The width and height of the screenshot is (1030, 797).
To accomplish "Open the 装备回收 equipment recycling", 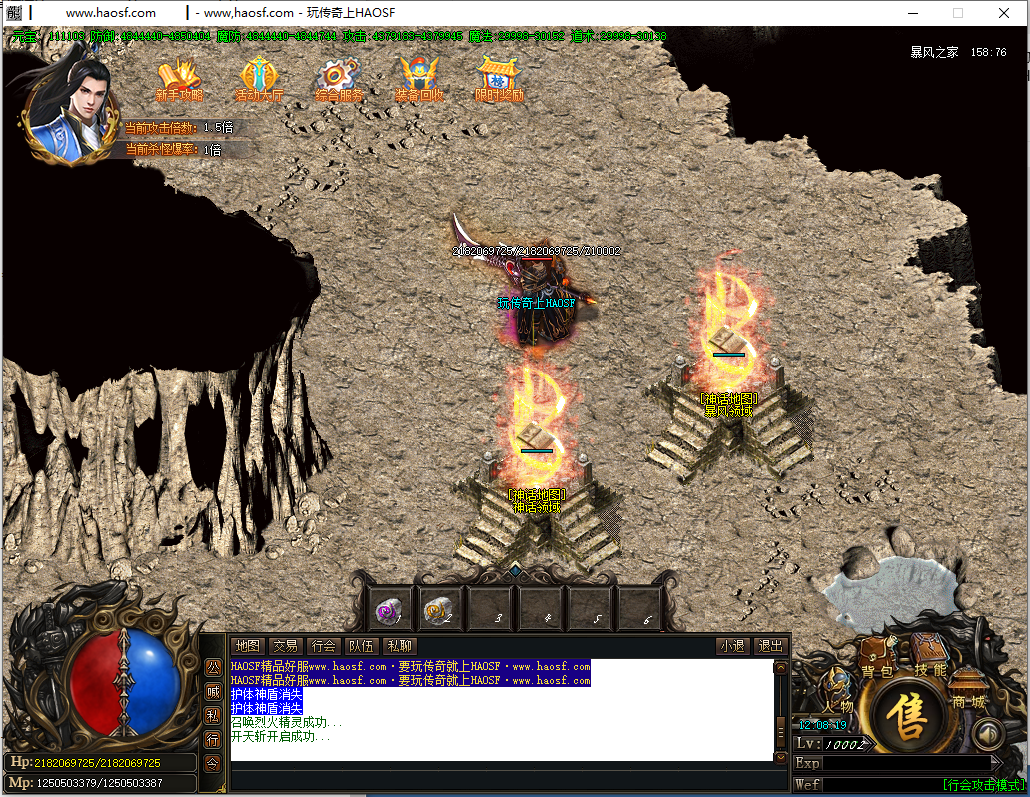I will 419,80.
